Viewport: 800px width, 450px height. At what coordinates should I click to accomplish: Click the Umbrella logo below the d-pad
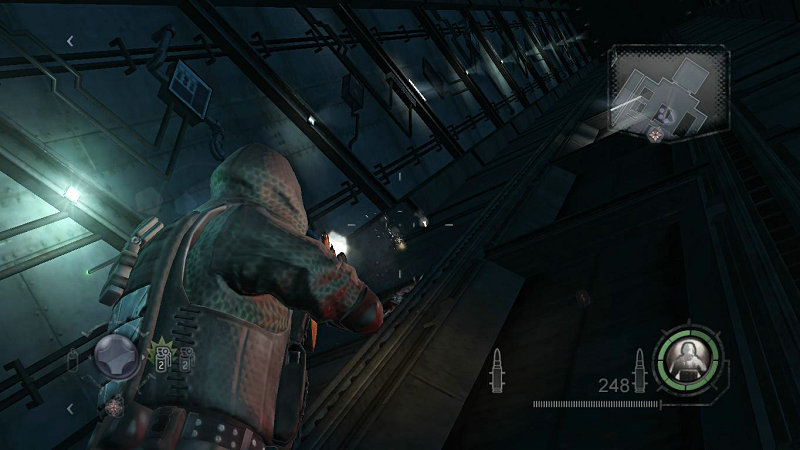coord(115,404)
